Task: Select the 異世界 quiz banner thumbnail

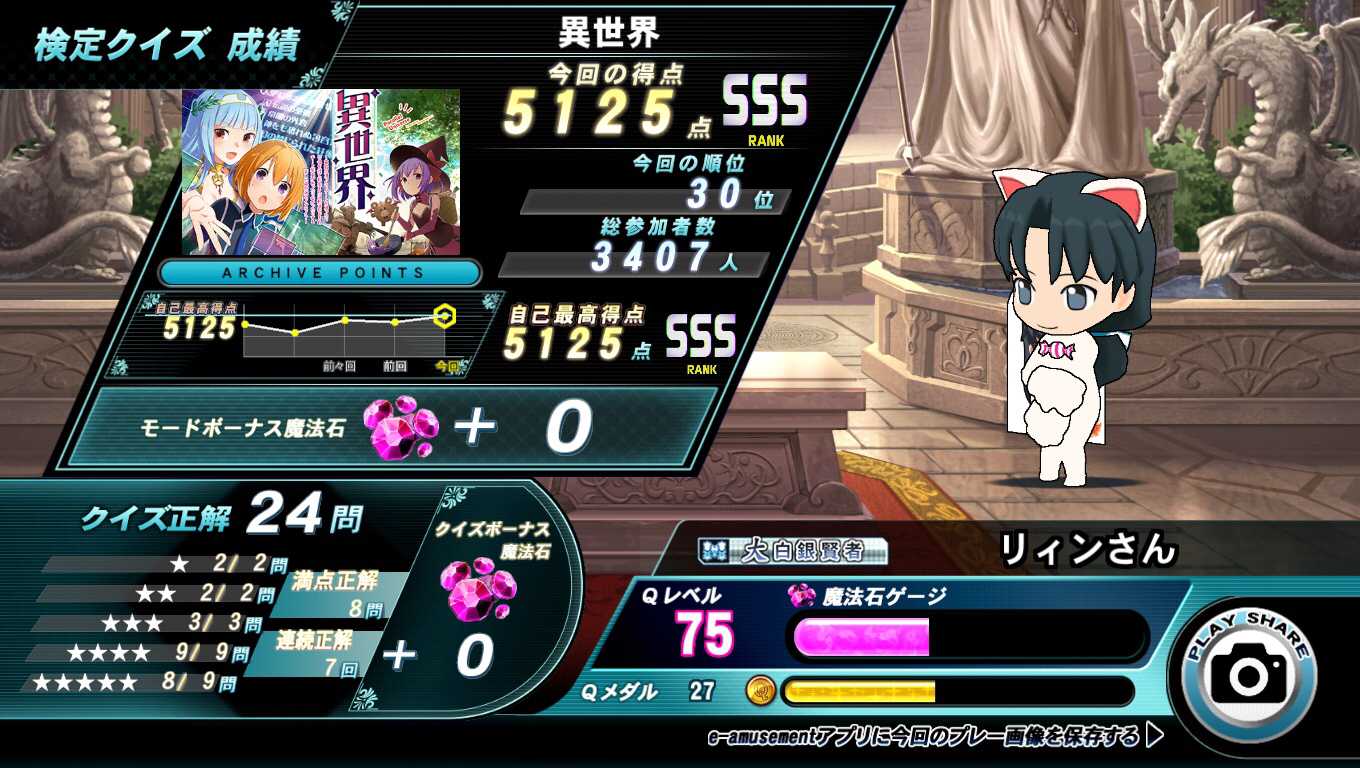Action: coord(321,172)
